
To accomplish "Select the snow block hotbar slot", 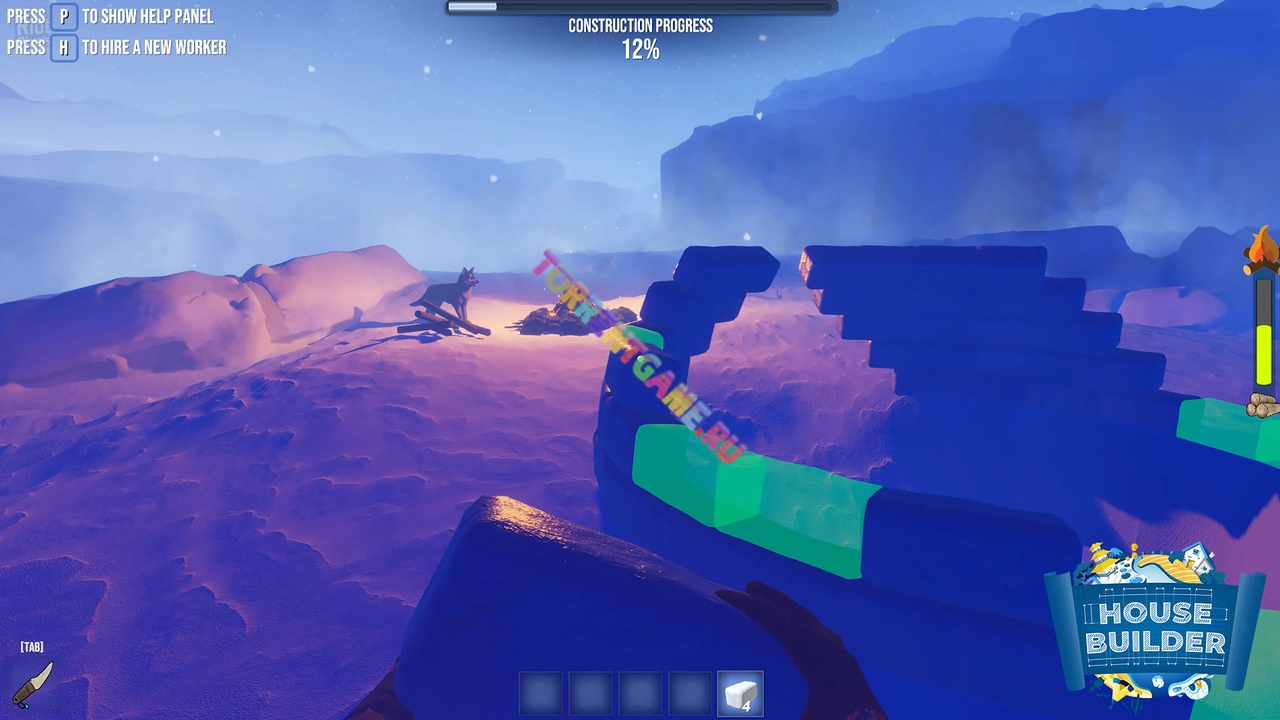I will click(740, 693).
